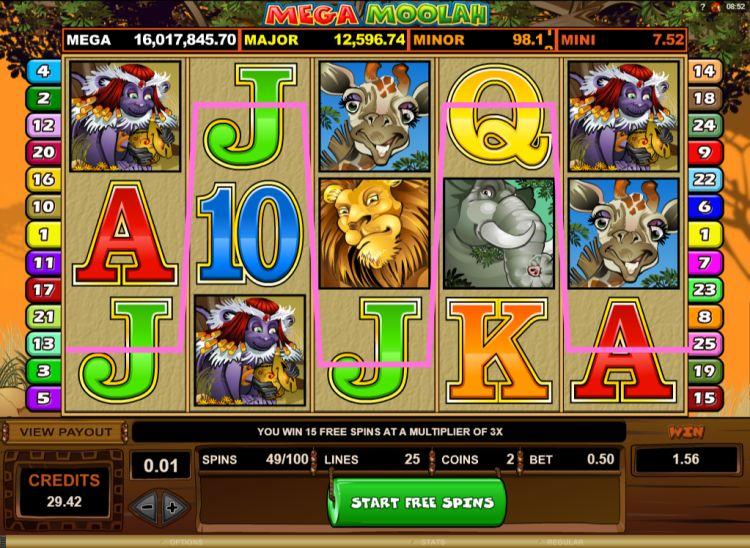Choose payline number 5 marker
The height and width of the screenshot is (548, 750).
43,397
